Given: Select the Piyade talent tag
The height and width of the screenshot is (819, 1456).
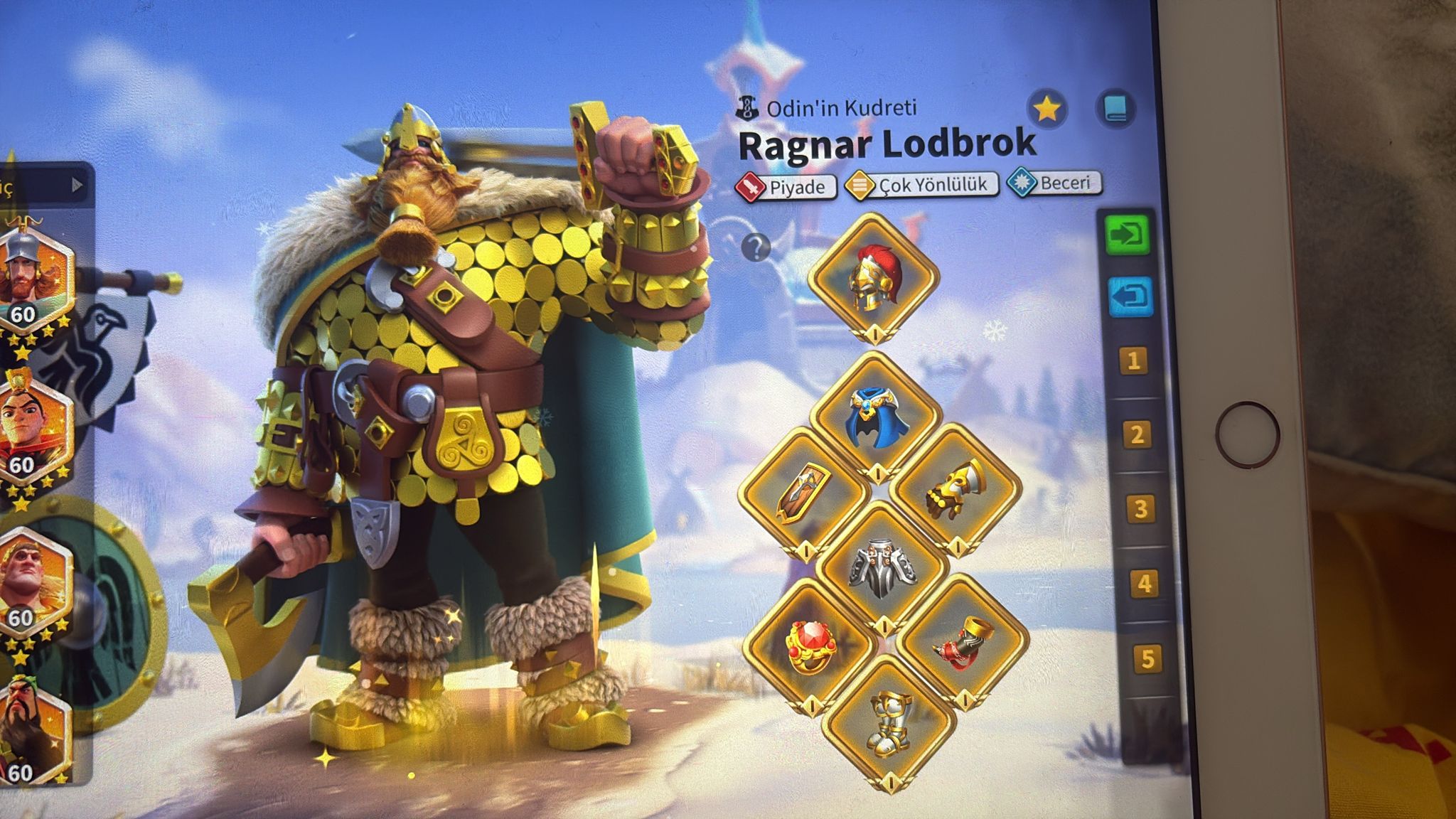Looking at the screenshot, I should 786,187.
